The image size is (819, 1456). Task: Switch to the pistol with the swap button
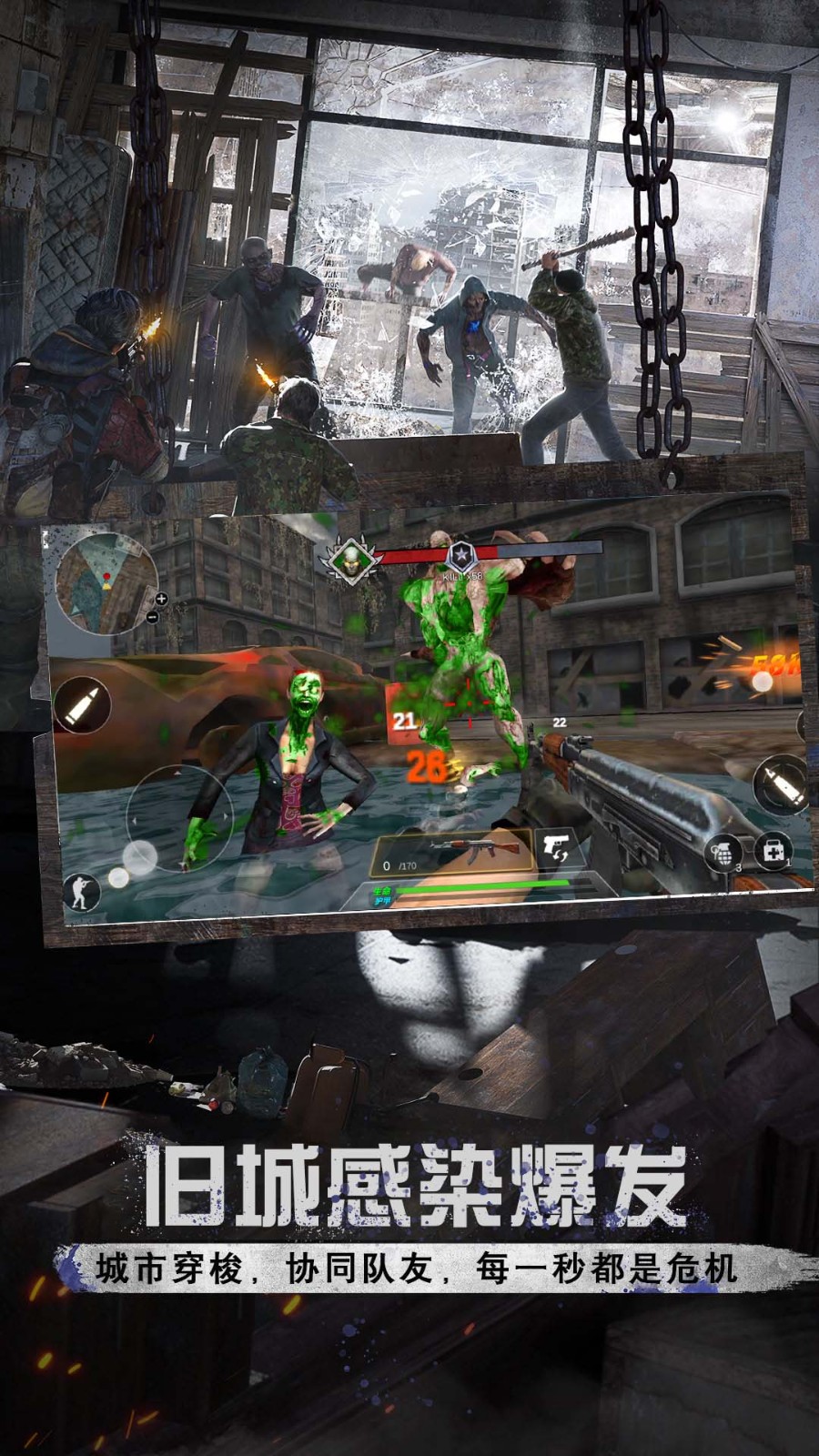[553, 849]
